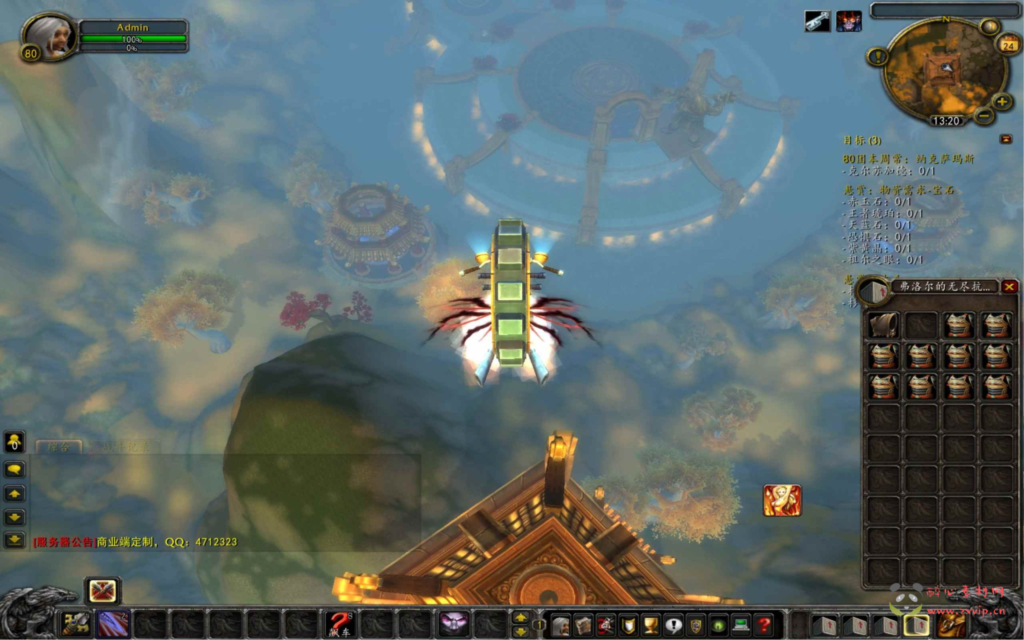This screenshot has width=1024, height=640.
Task: Open the social friends button above chat
Action: click(x=15, y=441)
